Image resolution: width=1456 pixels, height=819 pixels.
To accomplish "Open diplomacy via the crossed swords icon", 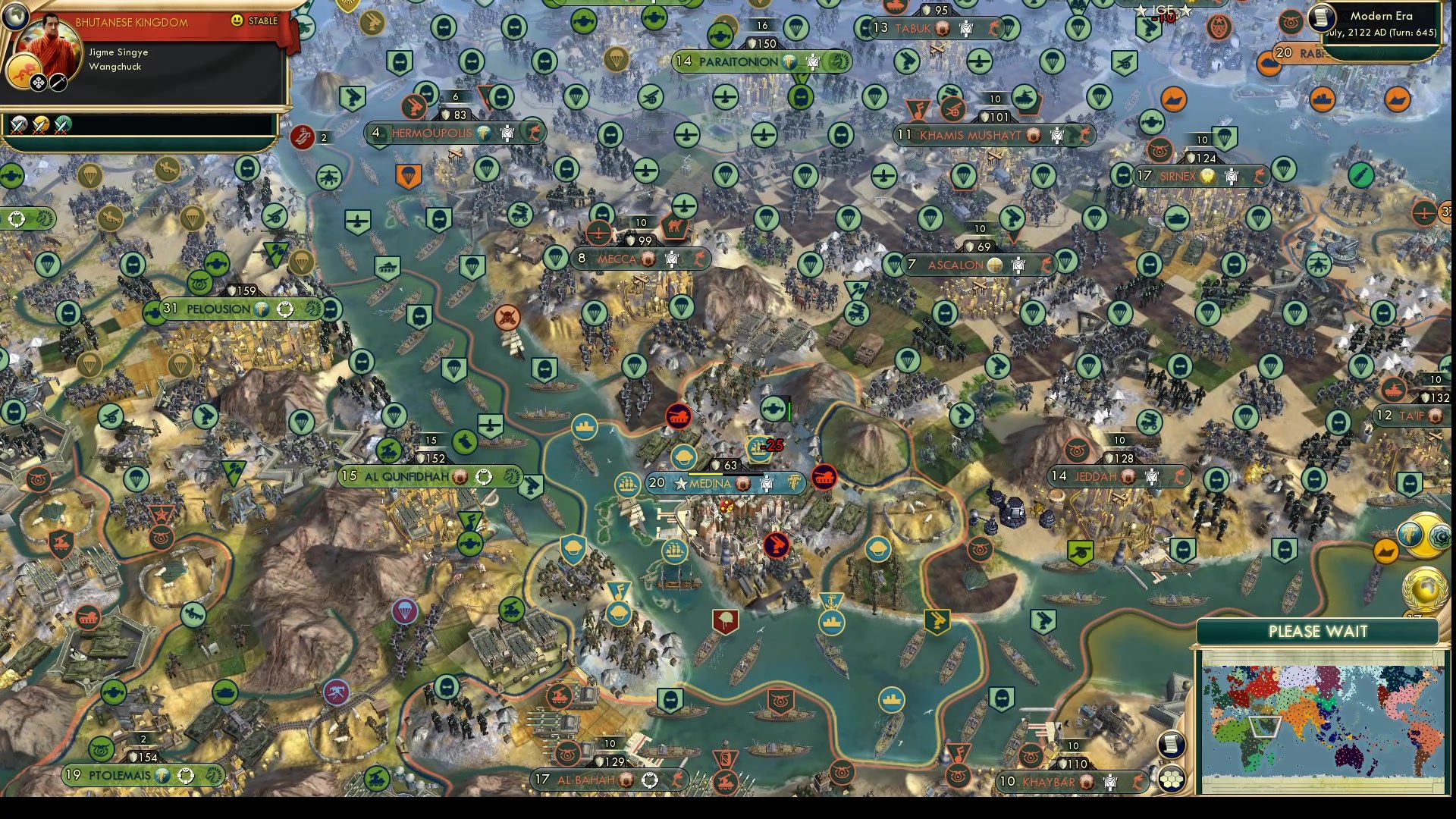I will pyautogui.click(x=58, y=83).
